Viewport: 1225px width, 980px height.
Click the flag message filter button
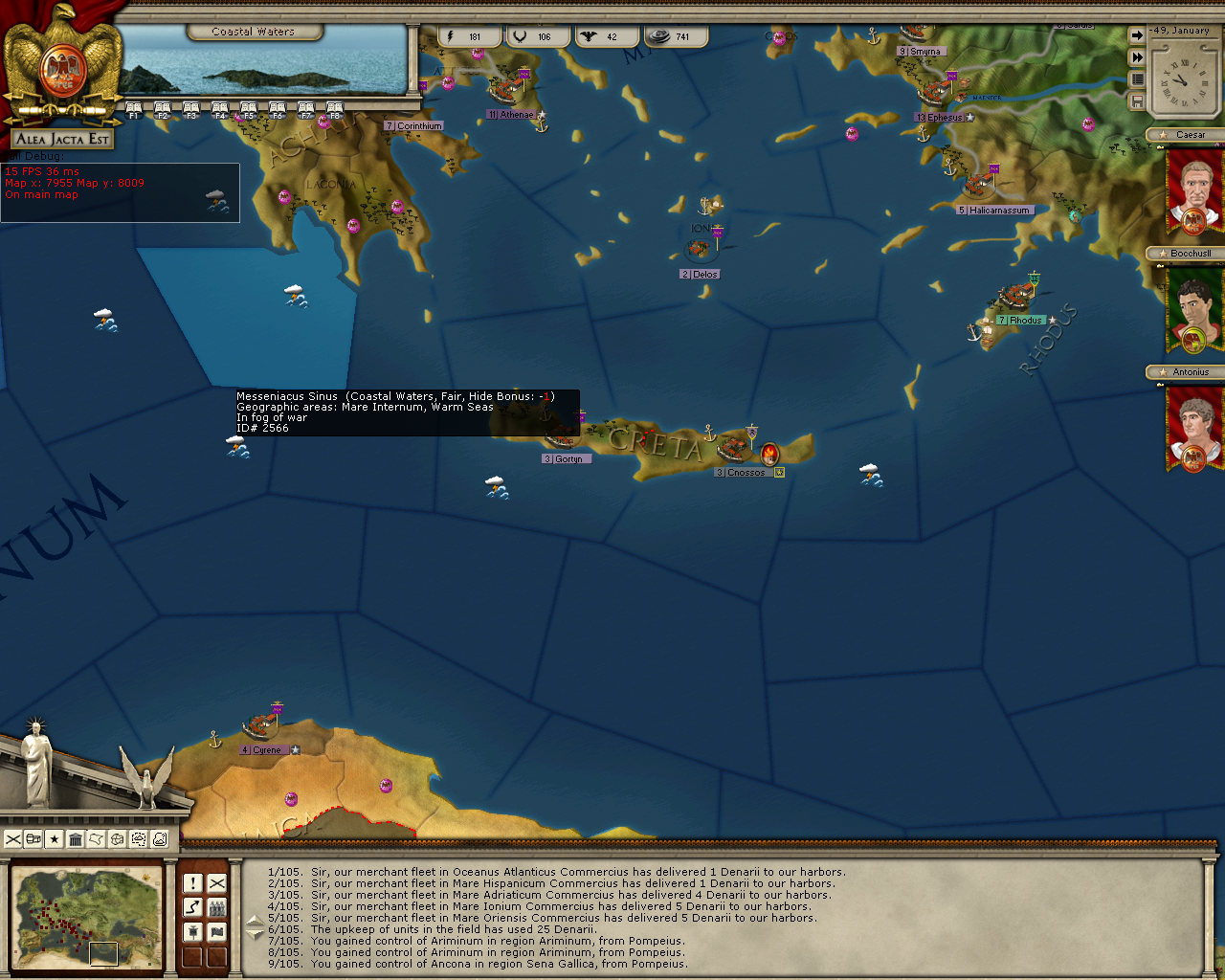click(217, 932)
